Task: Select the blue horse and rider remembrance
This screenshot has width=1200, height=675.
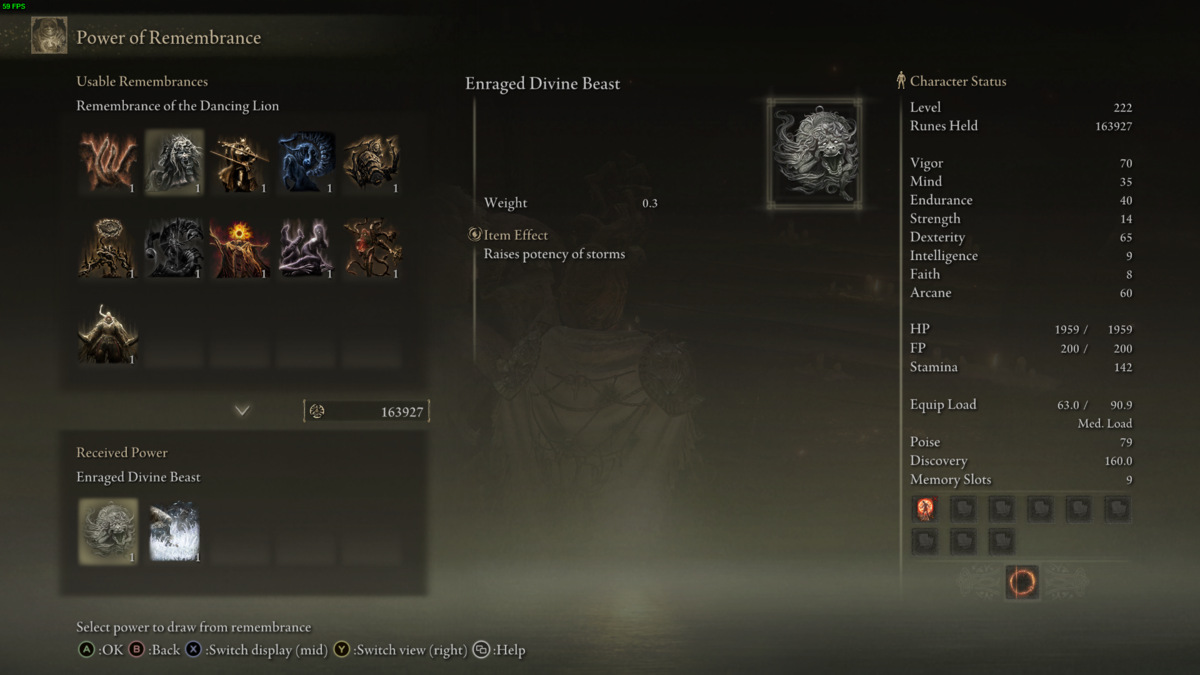Action: tap(306, 161)
